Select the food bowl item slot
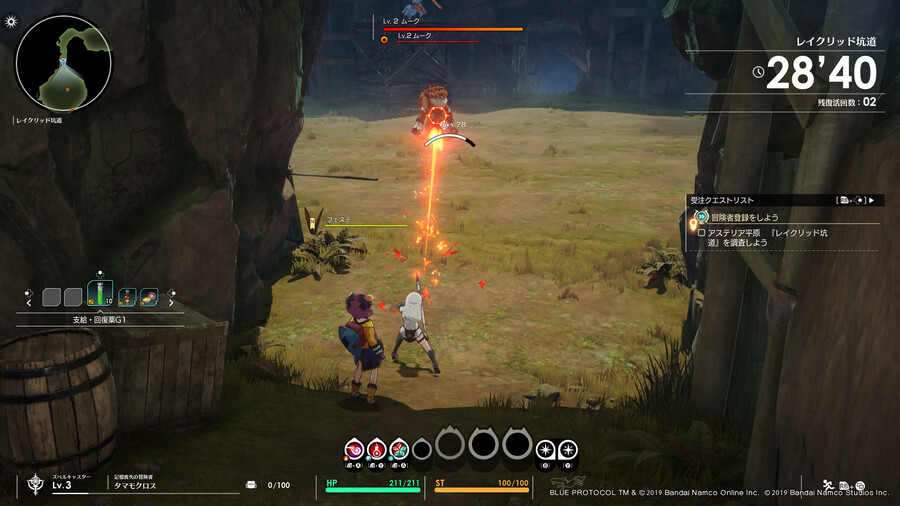This screenshot has height=506, width=900. pos(149,297)
